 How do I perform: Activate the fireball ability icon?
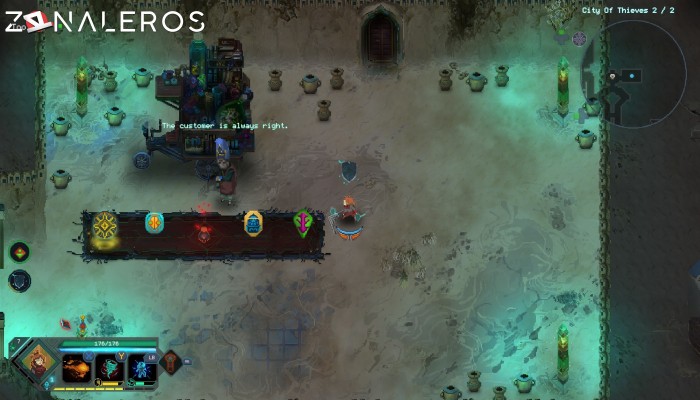(78, 369)
